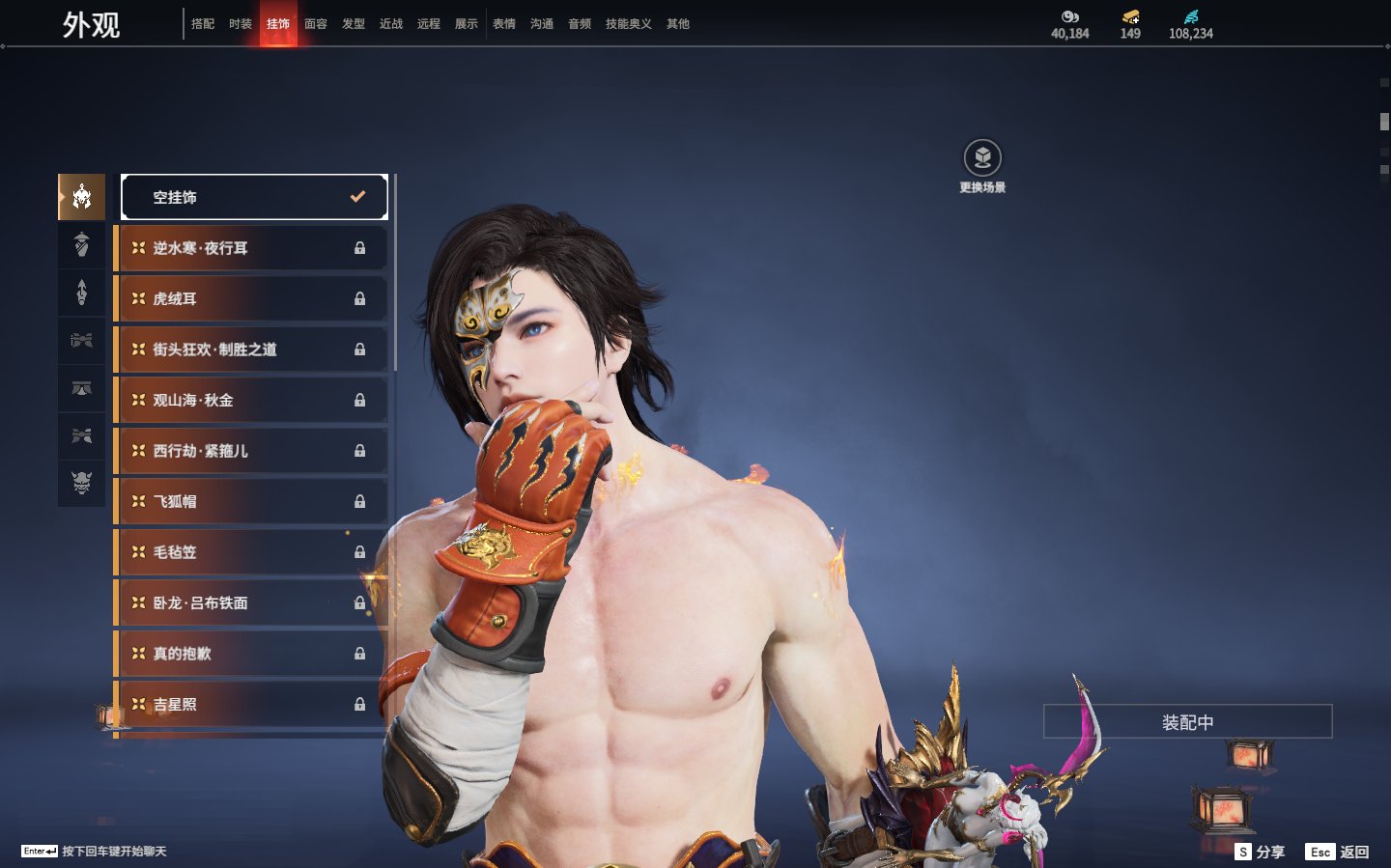Open the 近战 weapon tab
The image size is (1391, 868).
(x=391, y=24)
